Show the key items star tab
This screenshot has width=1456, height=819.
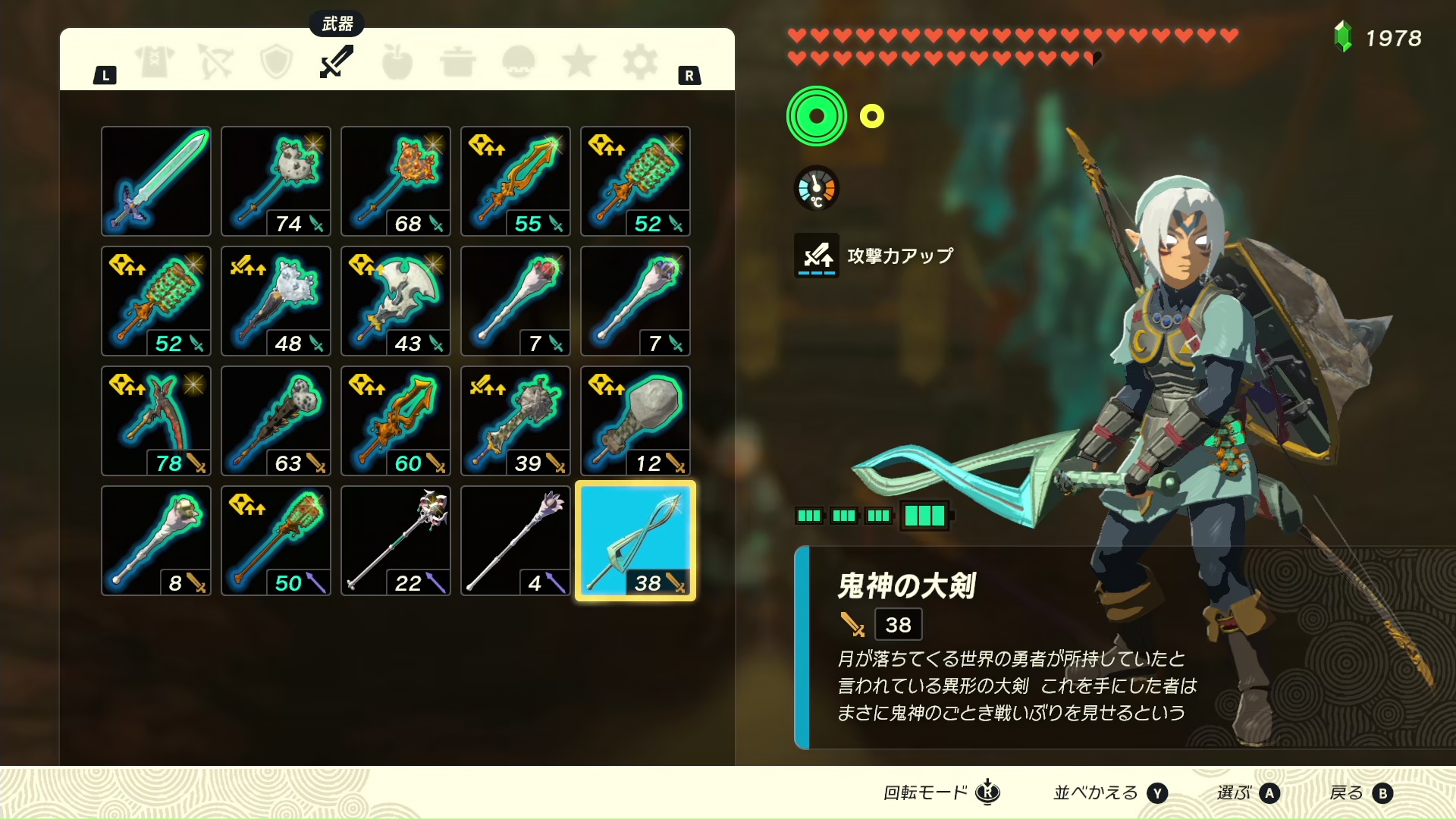tap(579, 62)
